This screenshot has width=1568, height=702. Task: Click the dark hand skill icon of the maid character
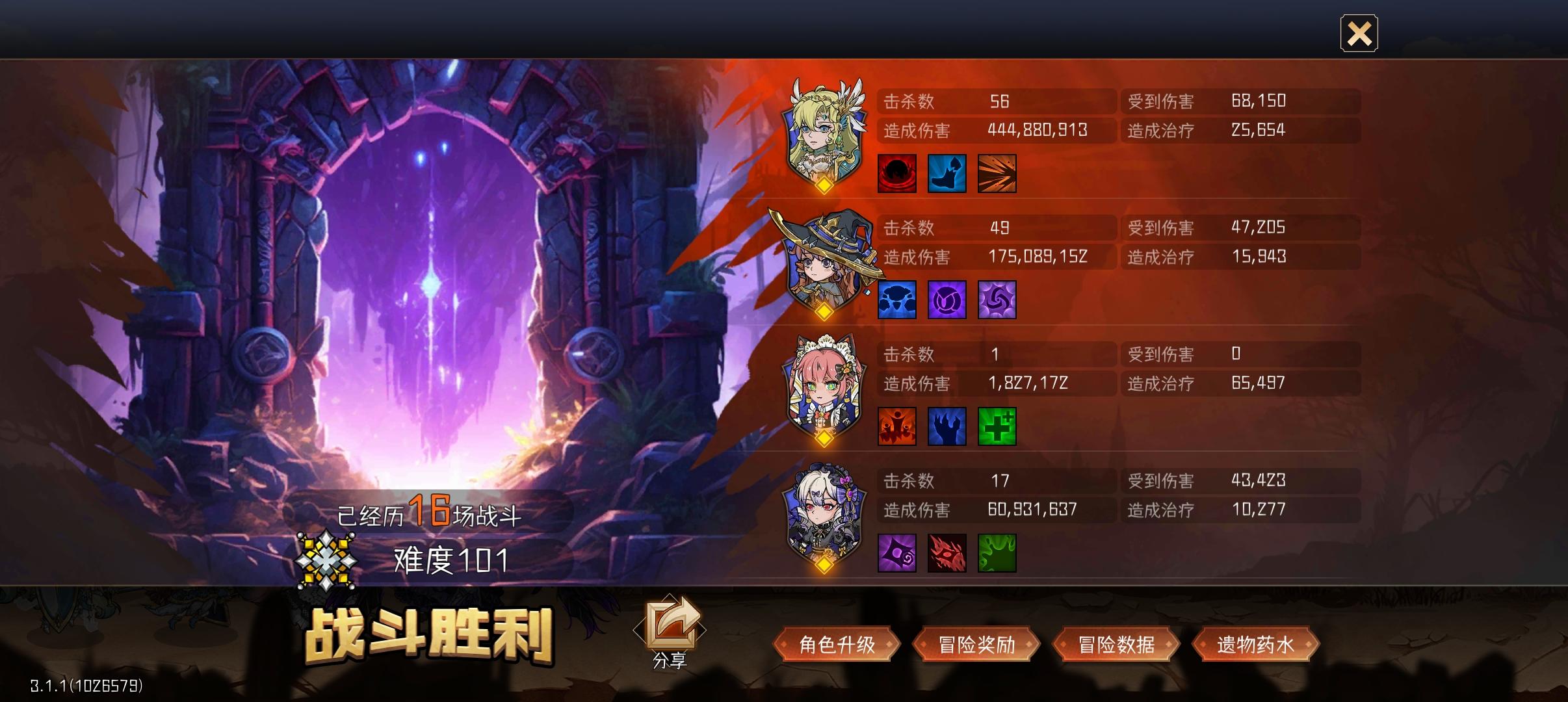[x=948, y=426]
